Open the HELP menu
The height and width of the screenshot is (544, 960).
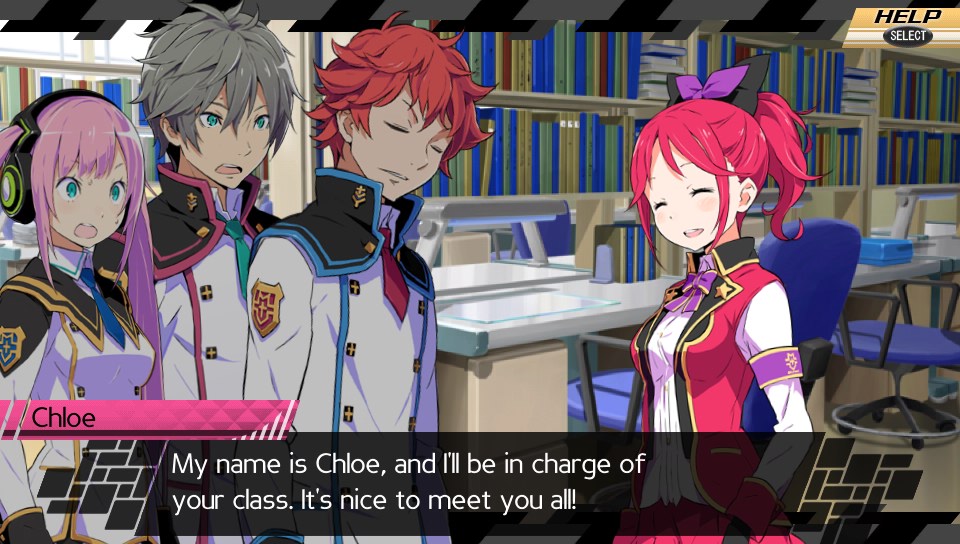906,24
